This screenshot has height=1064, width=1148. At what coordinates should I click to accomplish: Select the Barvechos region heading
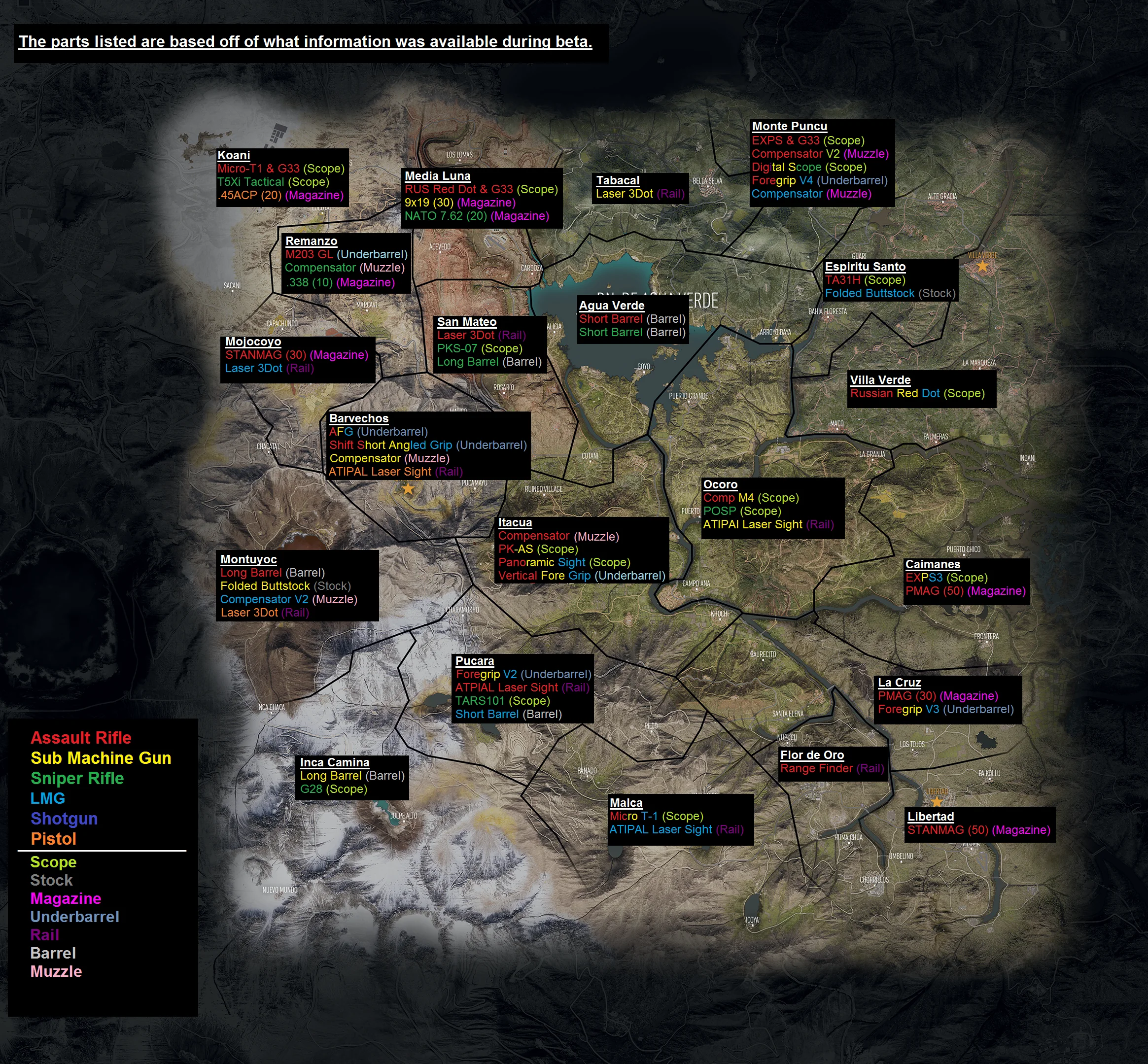tap(359, 419)
